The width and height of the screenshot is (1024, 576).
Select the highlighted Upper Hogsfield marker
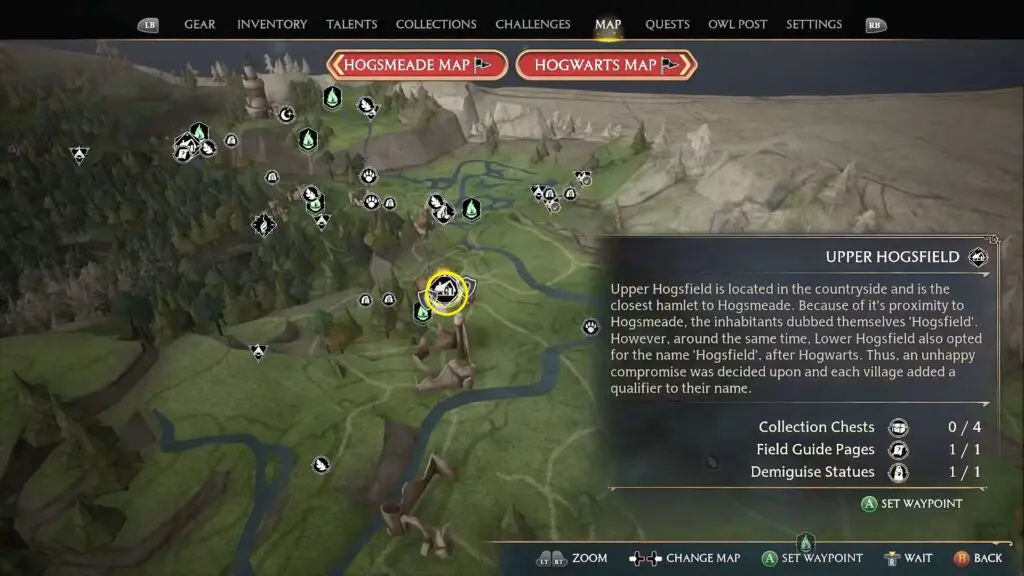point(446,291)
